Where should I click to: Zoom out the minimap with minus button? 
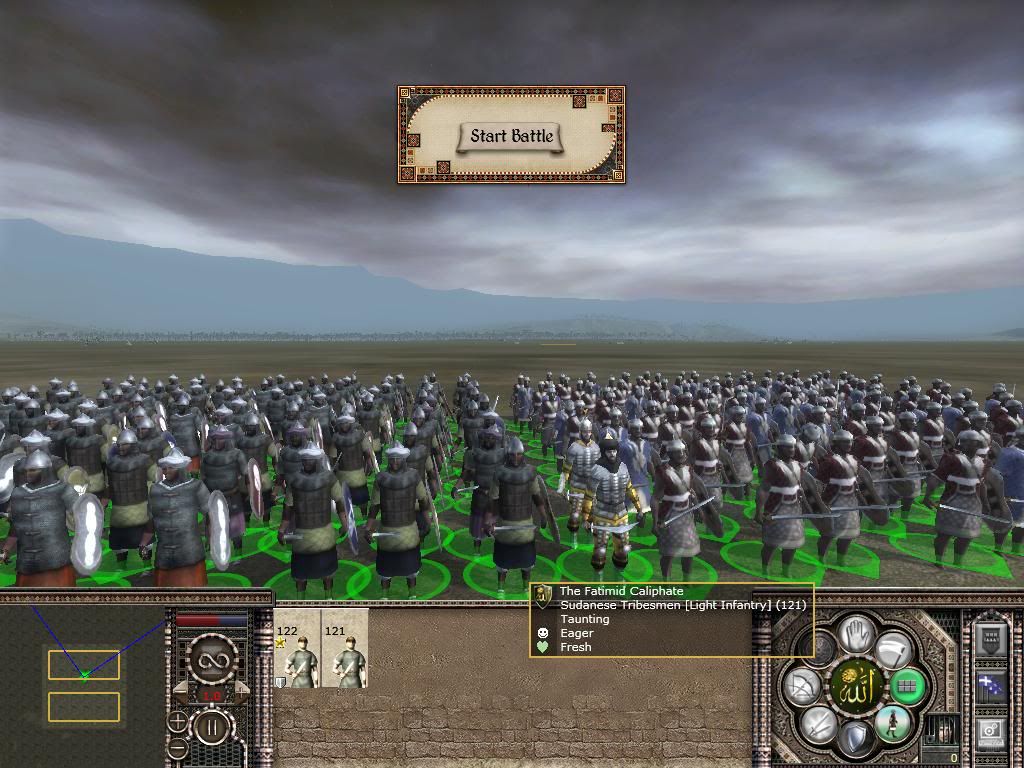[178, 746]
